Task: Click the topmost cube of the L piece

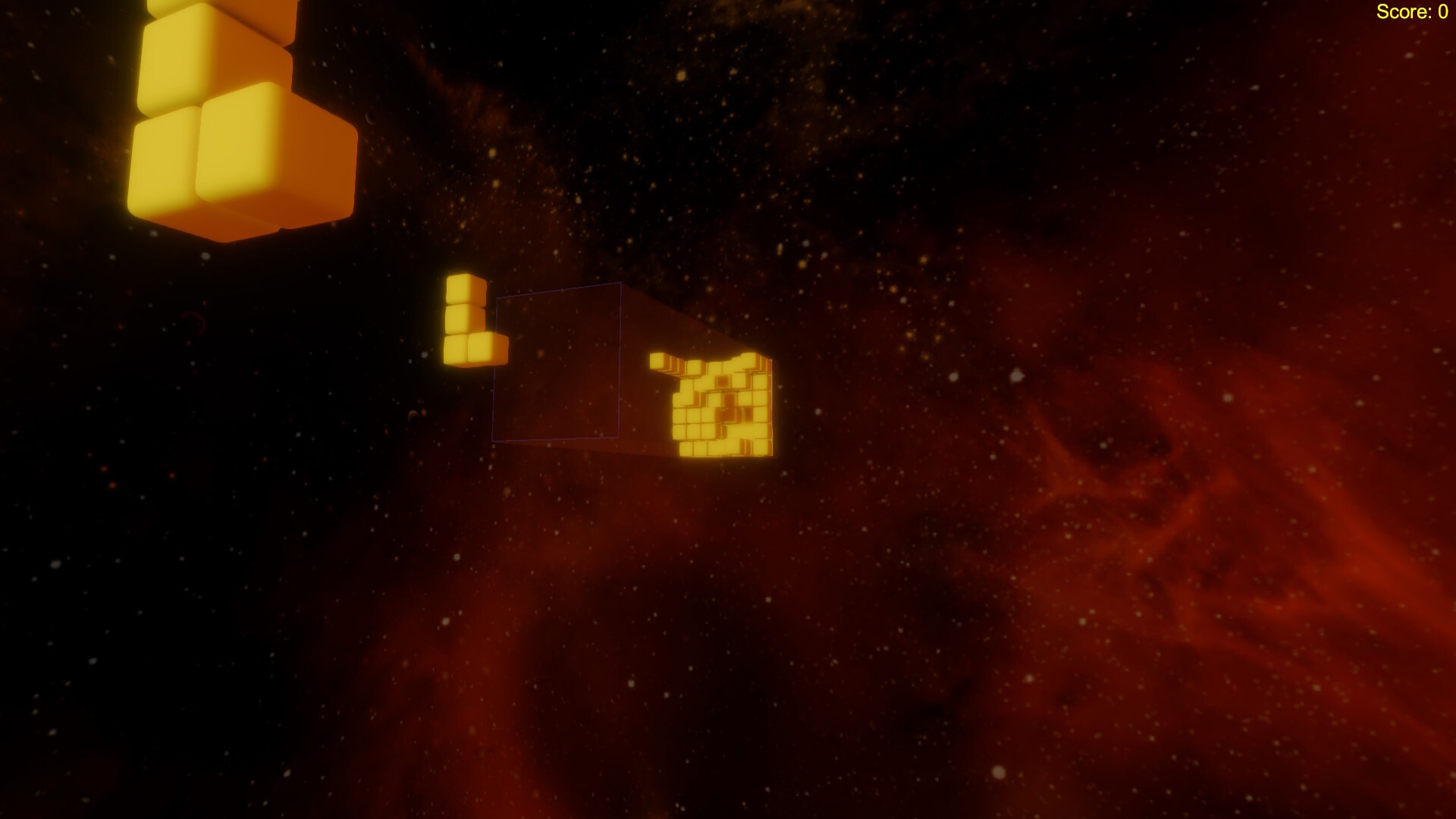Action: [464, 288]
